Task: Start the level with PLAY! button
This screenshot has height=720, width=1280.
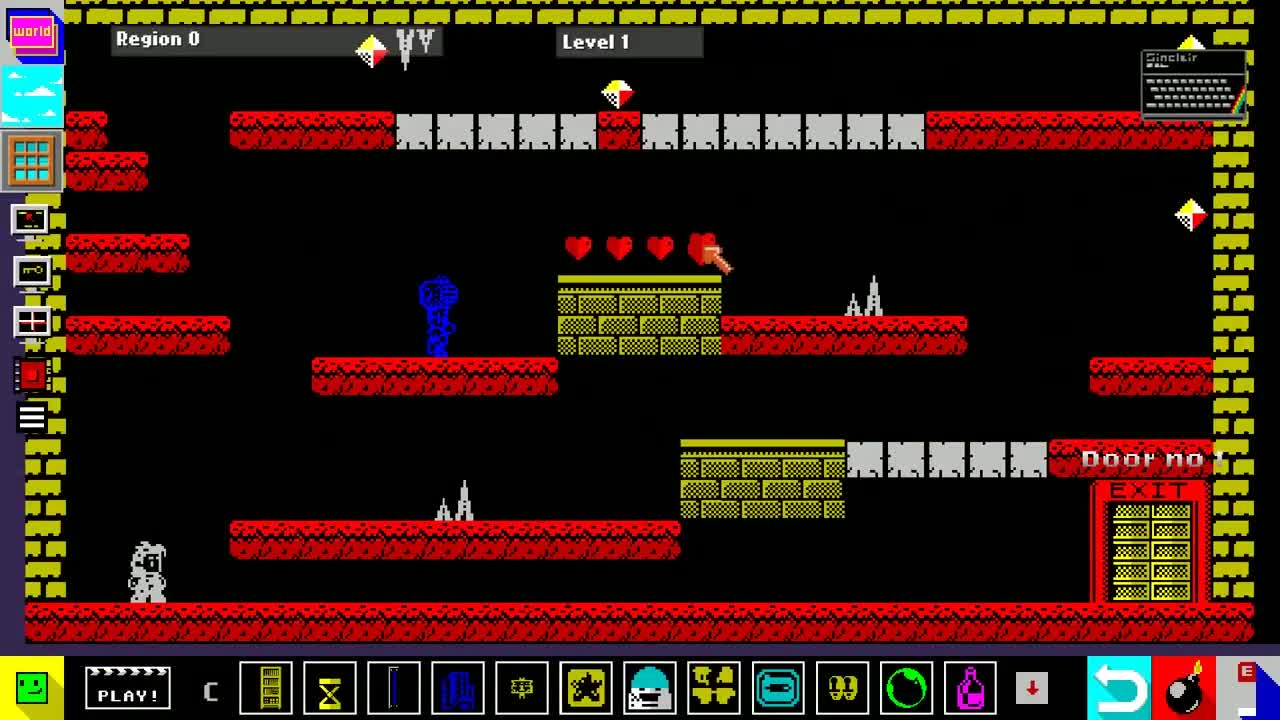Action: point(128,689)
